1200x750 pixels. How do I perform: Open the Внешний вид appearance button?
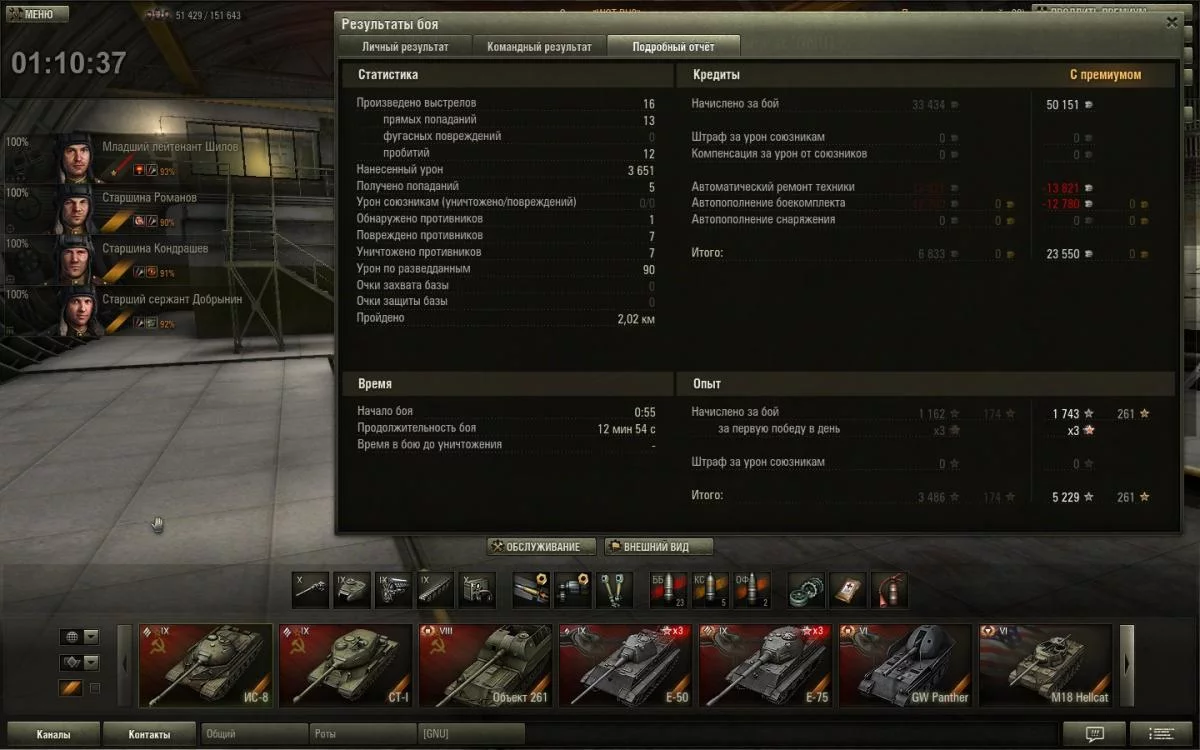(659, 547)
